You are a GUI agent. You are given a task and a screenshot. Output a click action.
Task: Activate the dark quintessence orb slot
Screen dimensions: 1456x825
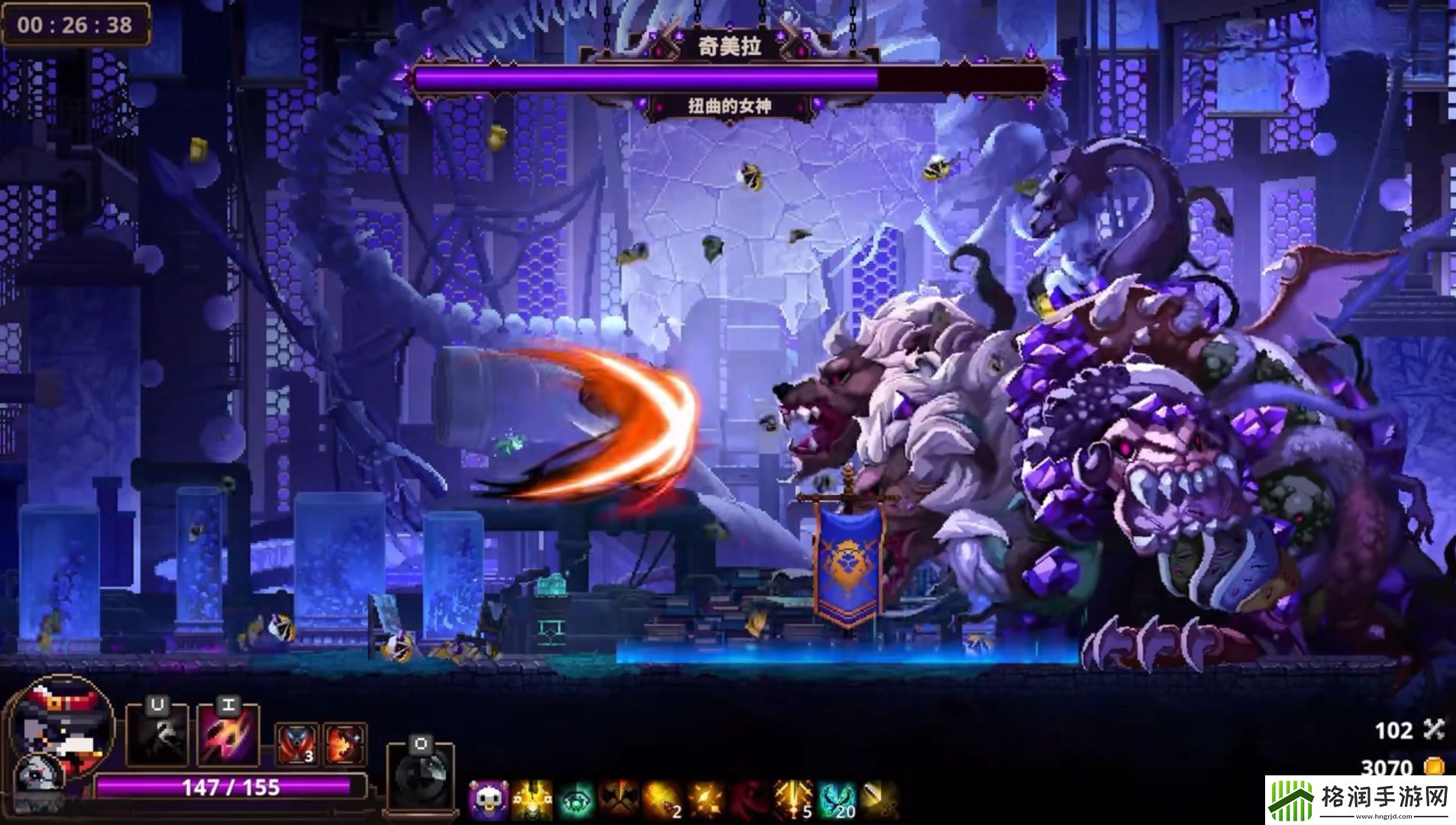(x=419, y=777)
